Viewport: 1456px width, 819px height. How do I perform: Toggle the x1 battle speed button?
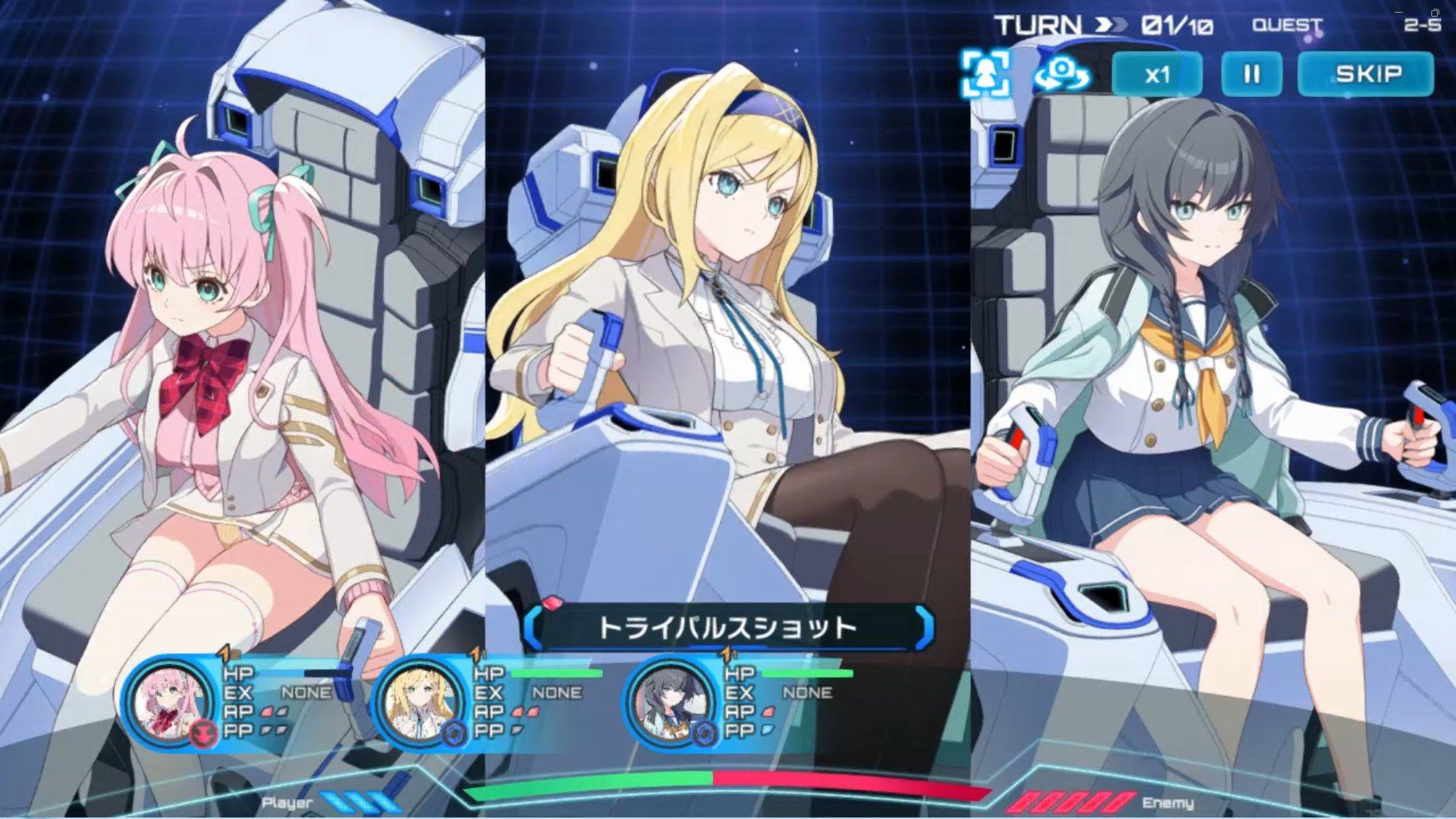coord(1156,75)
